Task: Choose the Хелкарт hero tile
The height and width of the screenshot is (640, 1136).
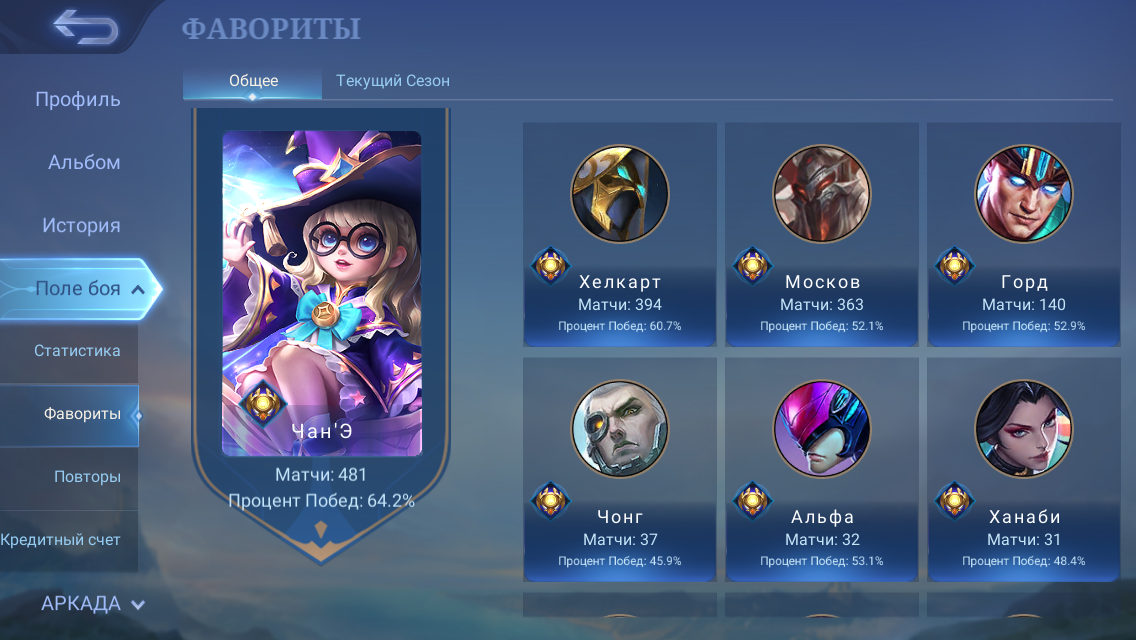Action: coord(620,235)
